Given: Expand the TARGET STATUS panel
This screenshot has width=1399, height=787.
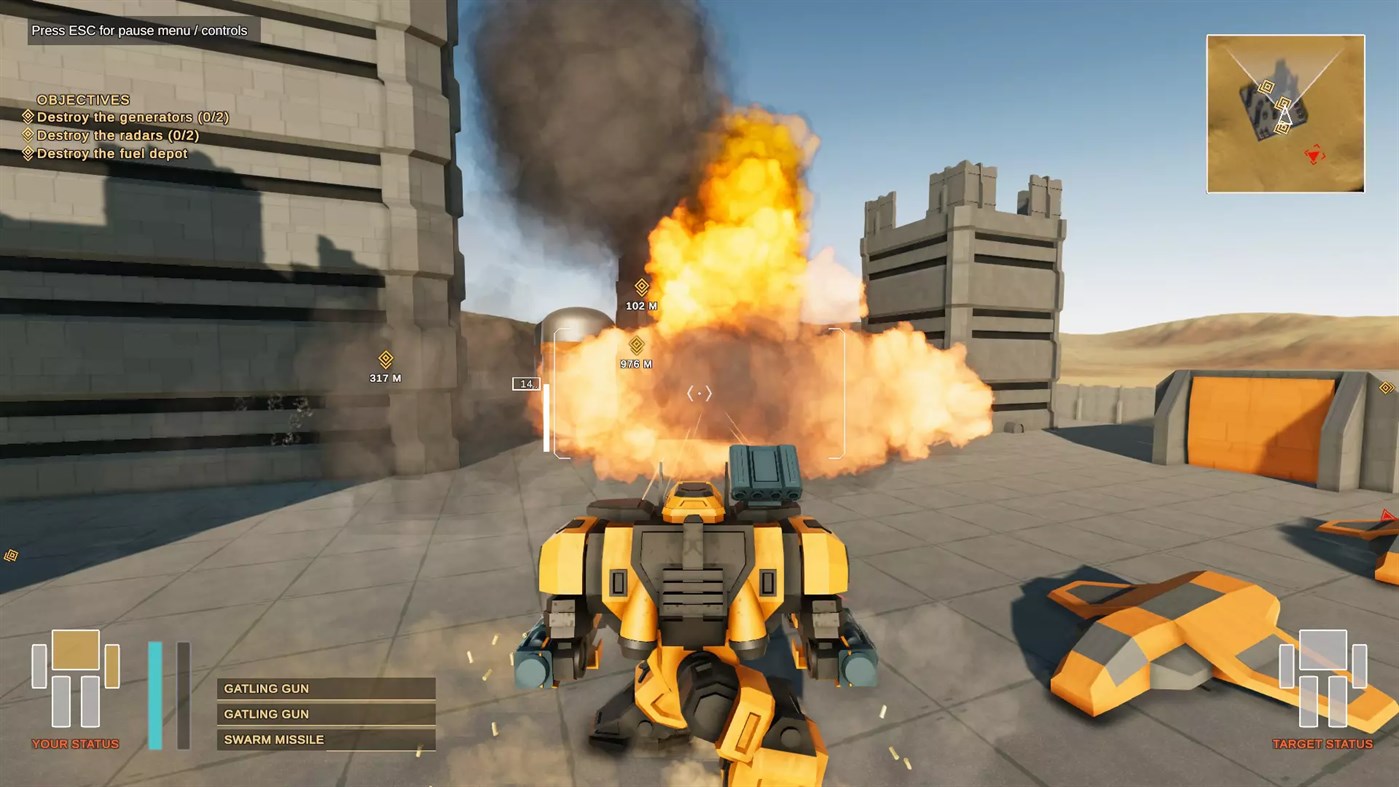Looking at the screenshot, I should [1323, 743].
